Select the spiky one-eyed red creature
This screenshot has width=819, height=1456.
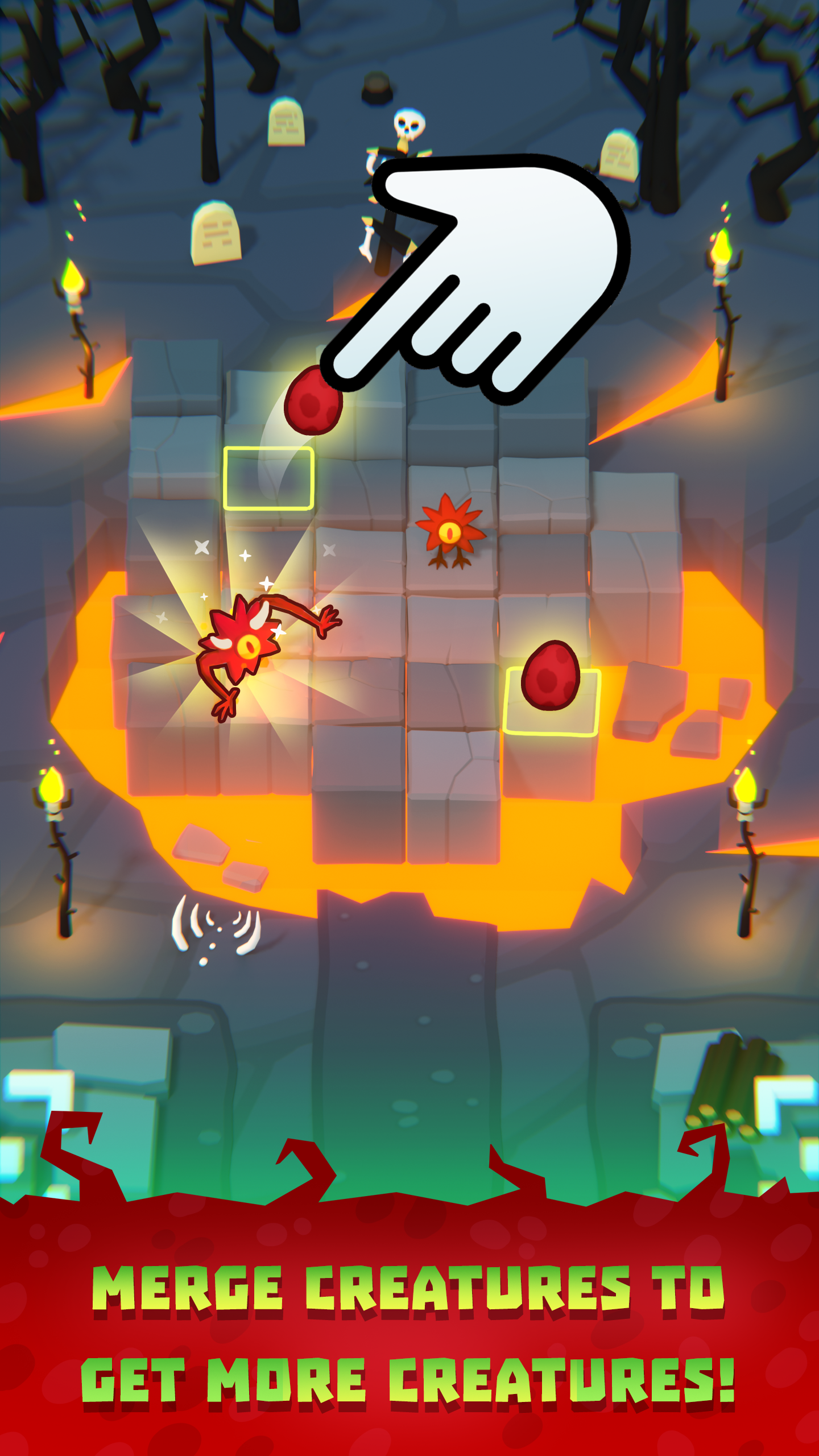pyautogui.click(x=449, y=532)
